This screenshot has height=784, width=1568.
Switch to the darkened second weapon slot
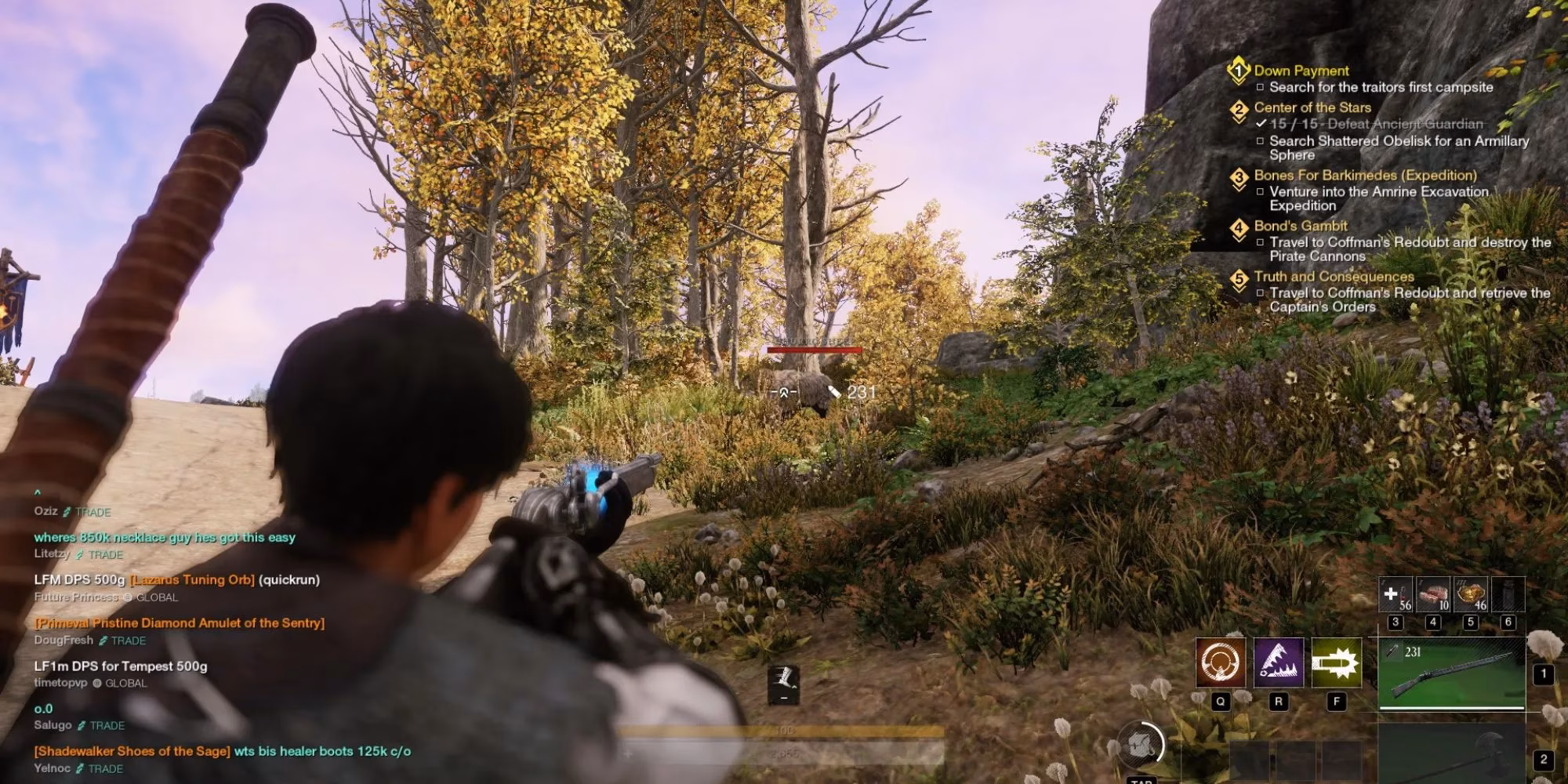[x=1451, y=754]
